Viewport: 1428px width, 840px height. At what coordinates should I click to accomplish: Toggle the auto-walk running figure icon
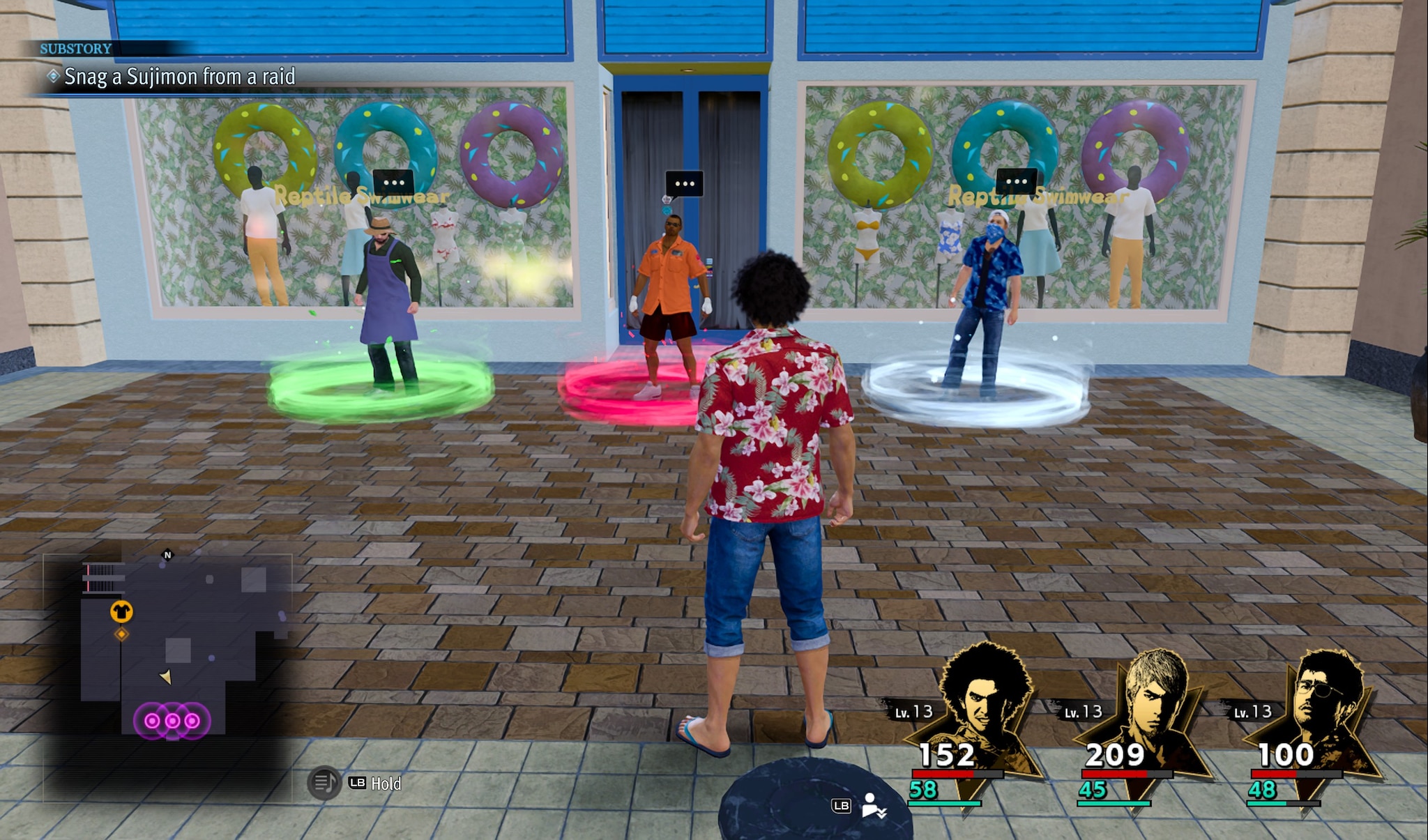click(872, 805)
